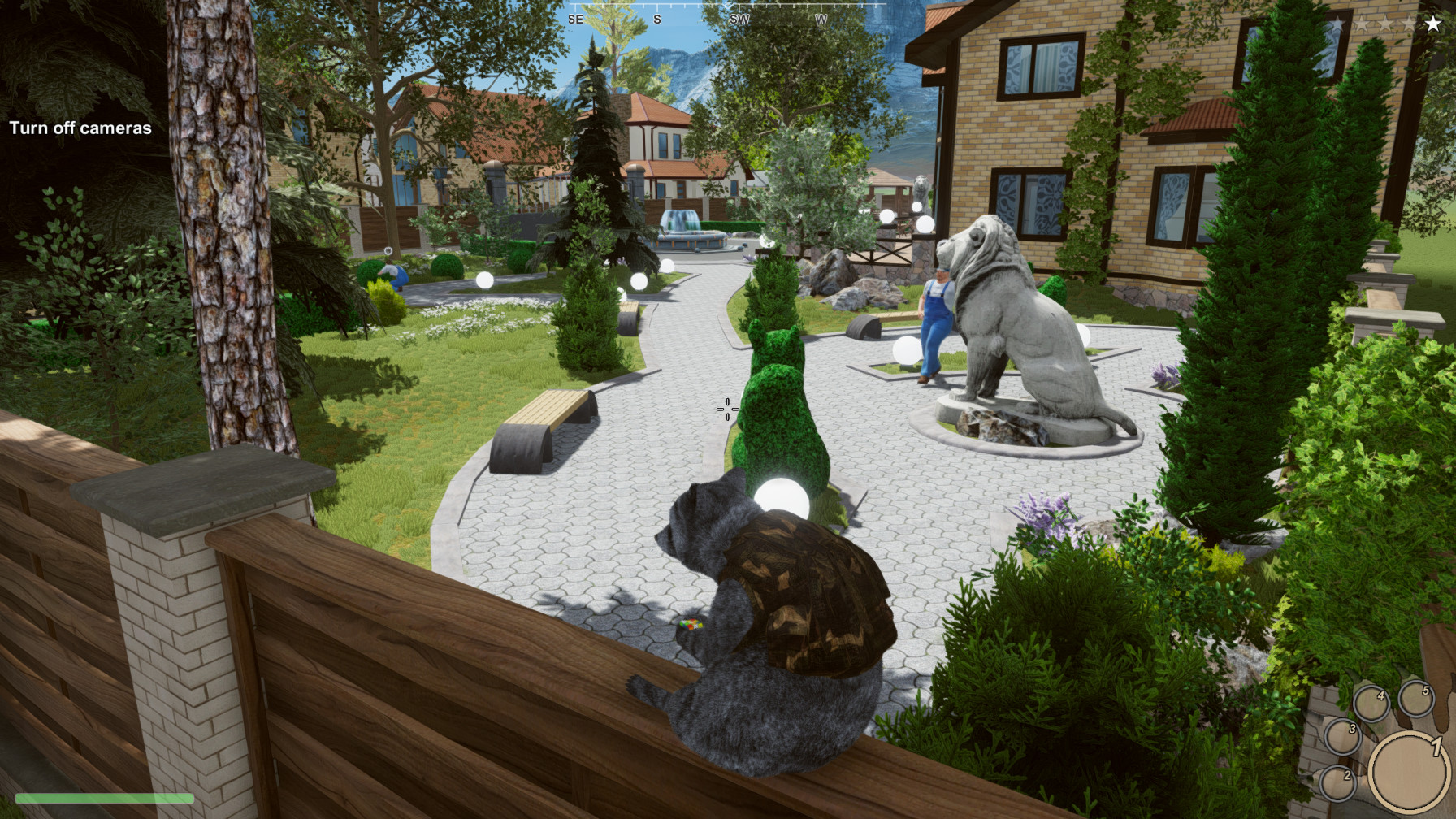1456x819 pixels.
Task: Toggle the fourth faded rating star
Action: (x=1409, y=23)
